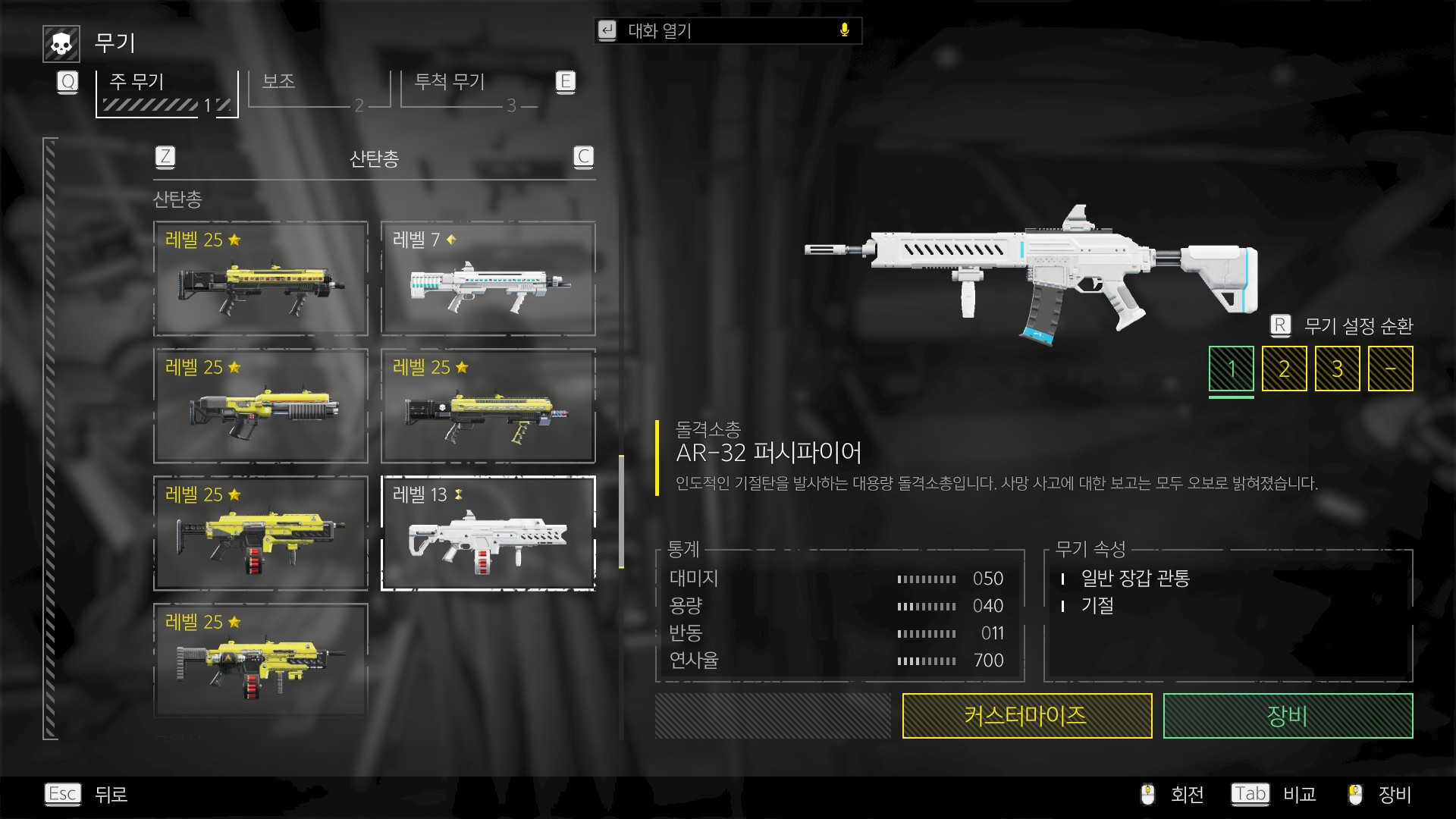1456x819 pixels.
Task: Choose weapon setting preset 3
Action: pyautogui.click(x=1337, y=369)
